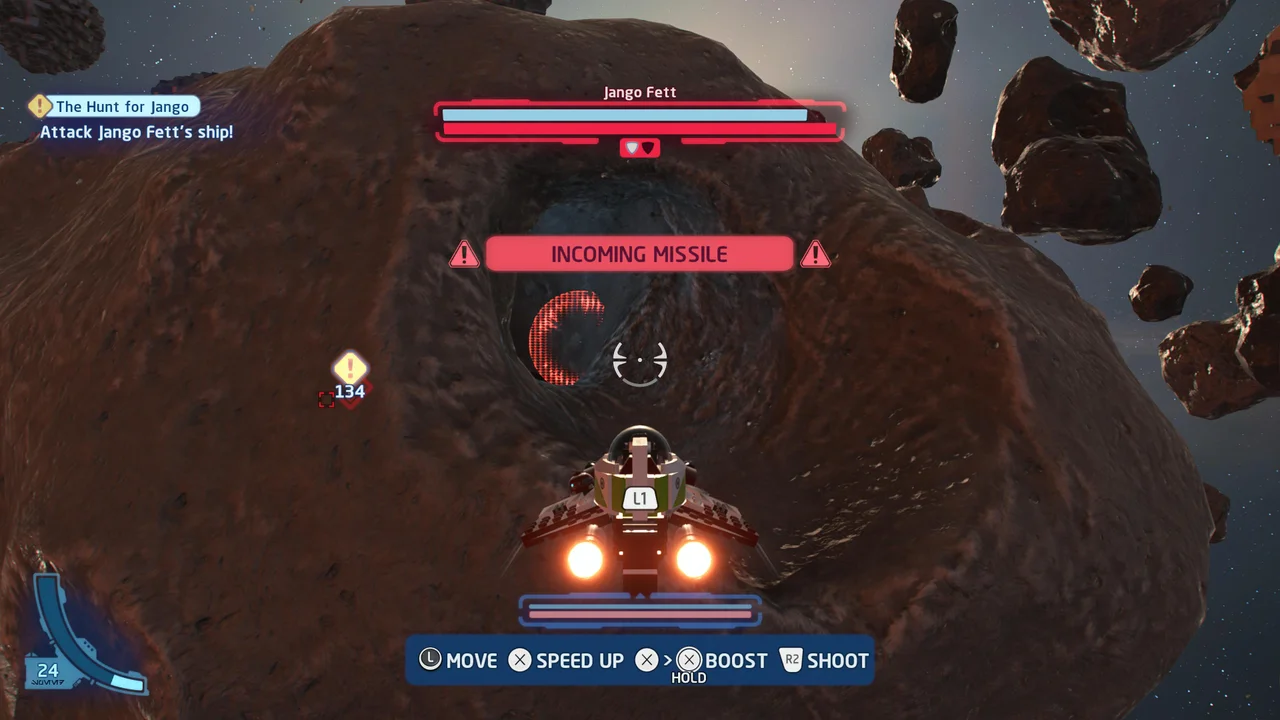Click Jango Fett's health bar
This screenshot has height=720, width=1280.
640,115
